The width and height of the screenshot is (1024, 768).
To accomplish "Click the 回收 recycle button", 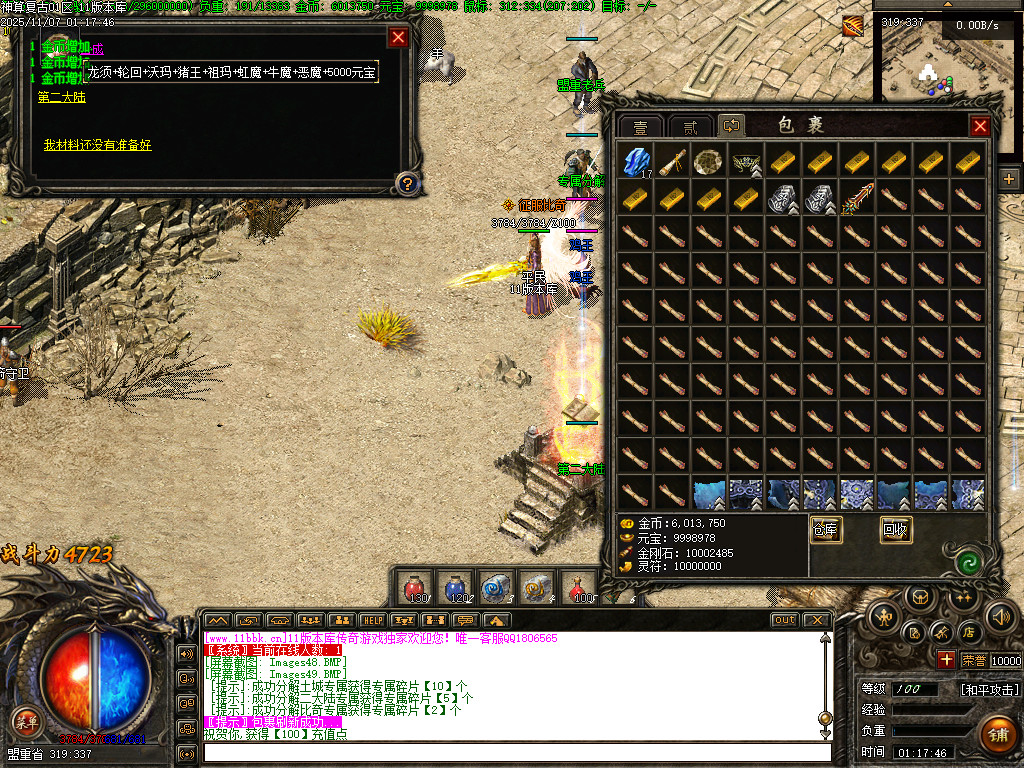I will coord(896,529).
